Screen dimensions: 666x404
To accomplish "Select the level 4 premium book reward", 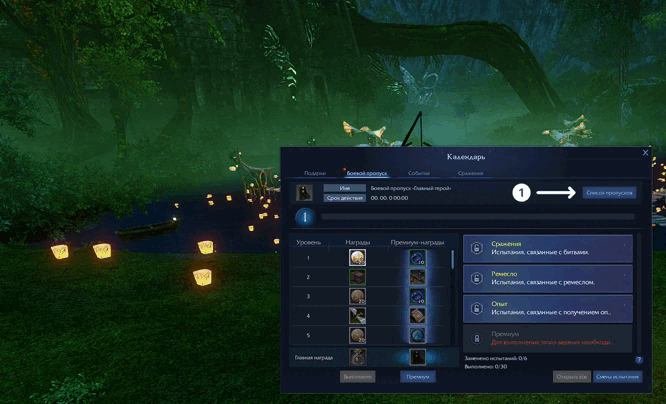I will [417, 316].
